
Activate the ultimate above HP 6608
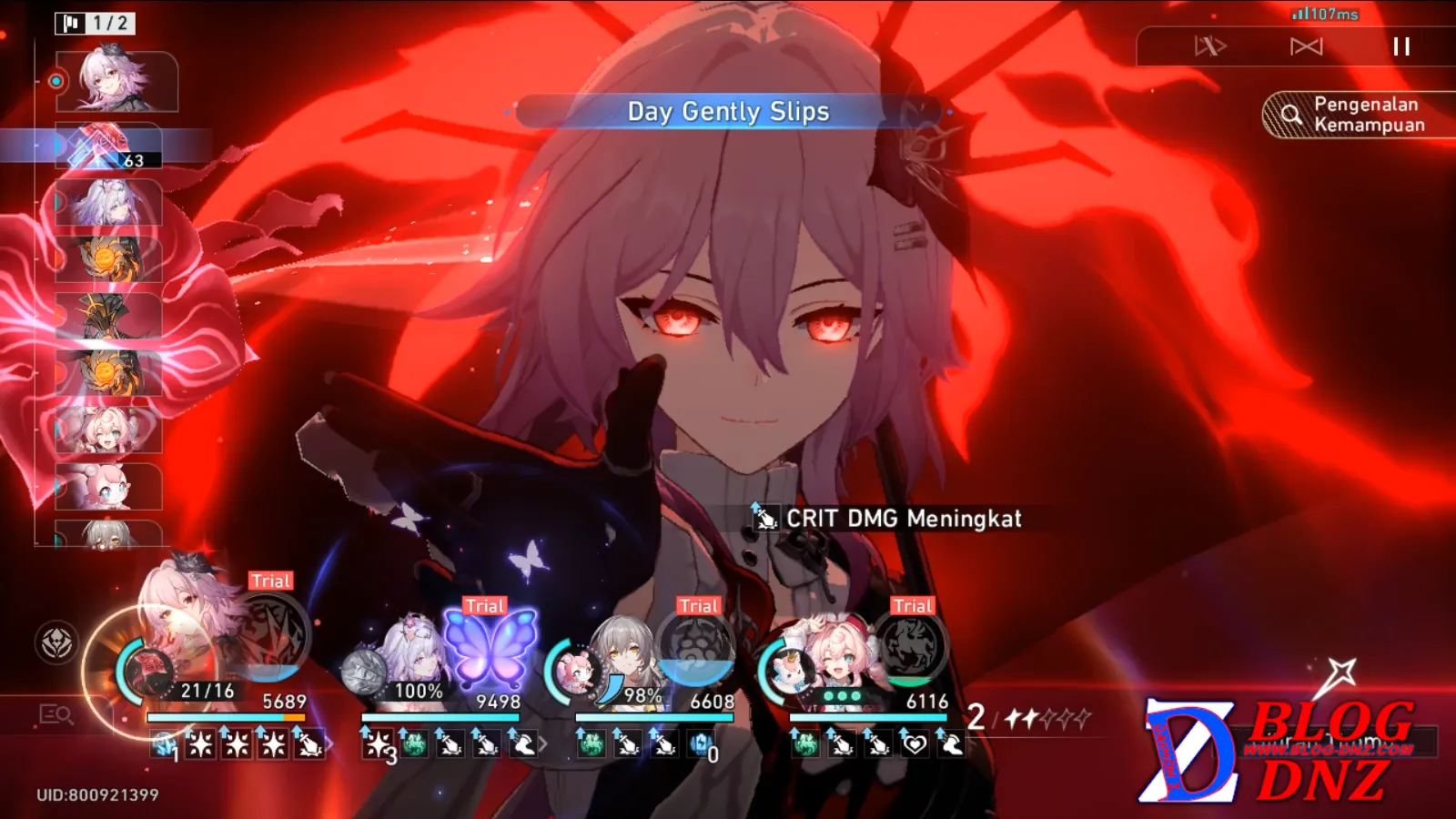696,648
